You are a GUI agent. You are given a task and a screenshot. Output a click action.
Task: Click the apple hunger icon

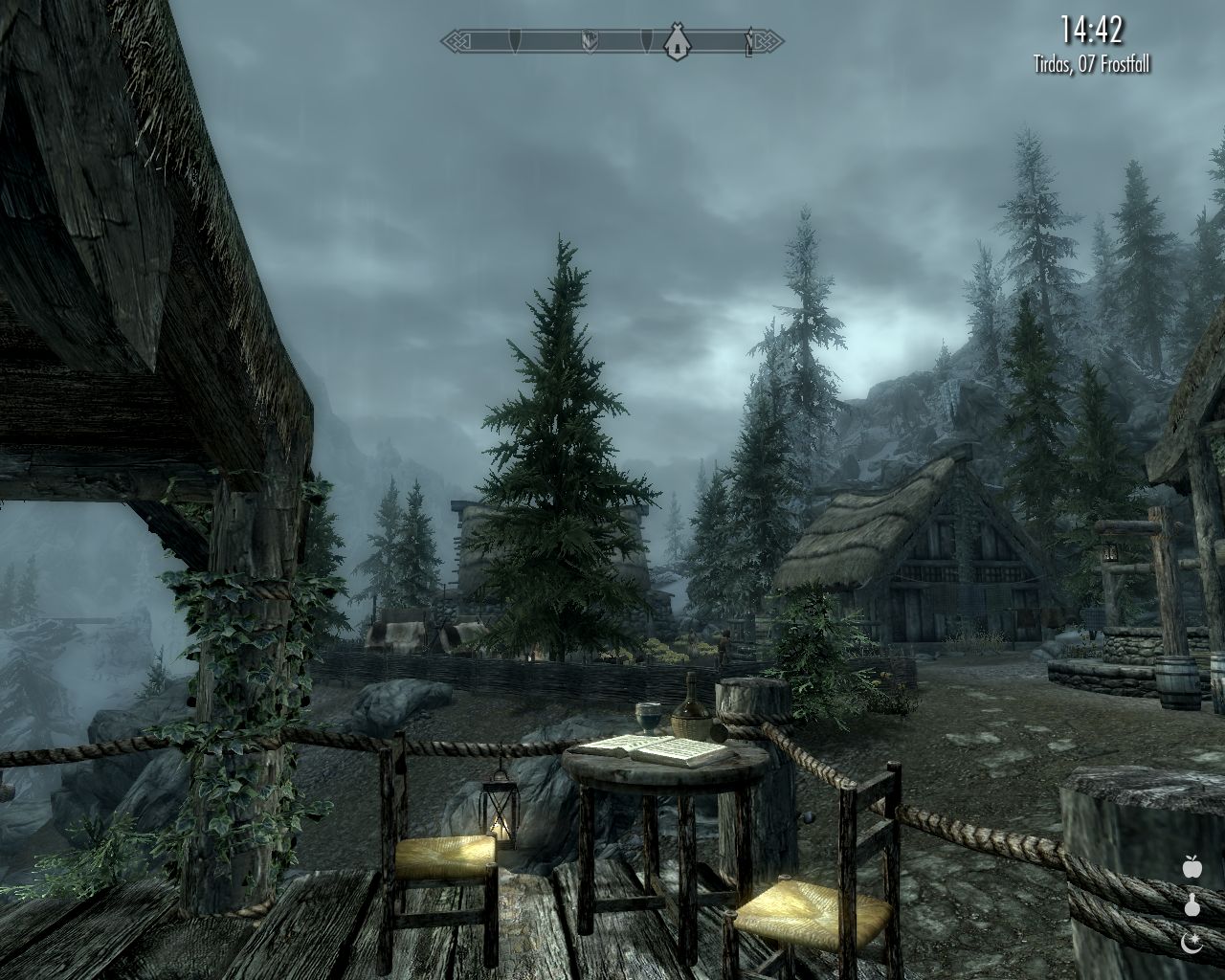pyautogui.click(x=1192, y=867)
